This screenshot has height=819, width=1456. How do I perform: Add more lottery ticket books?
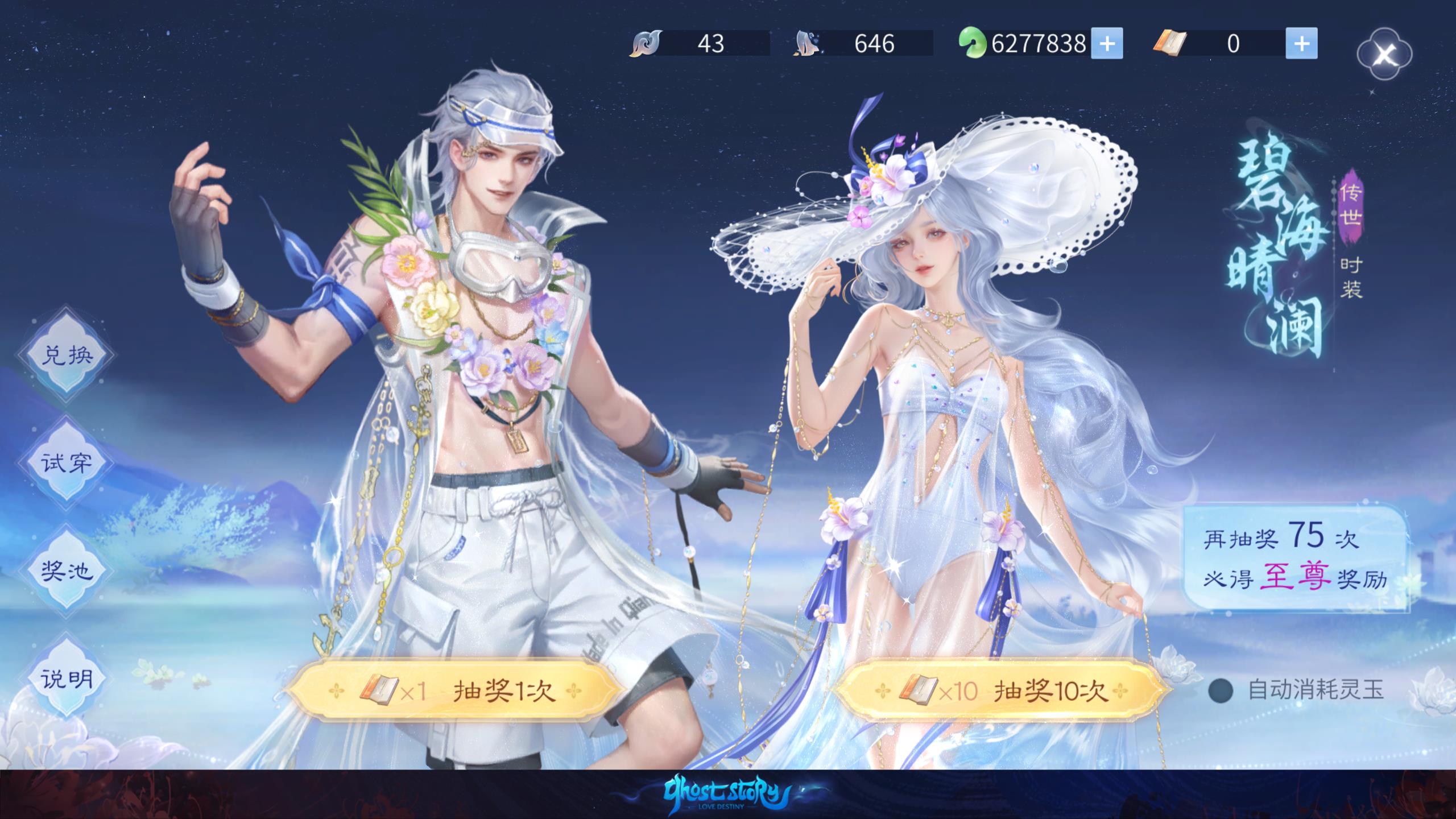coord(1301,44)
